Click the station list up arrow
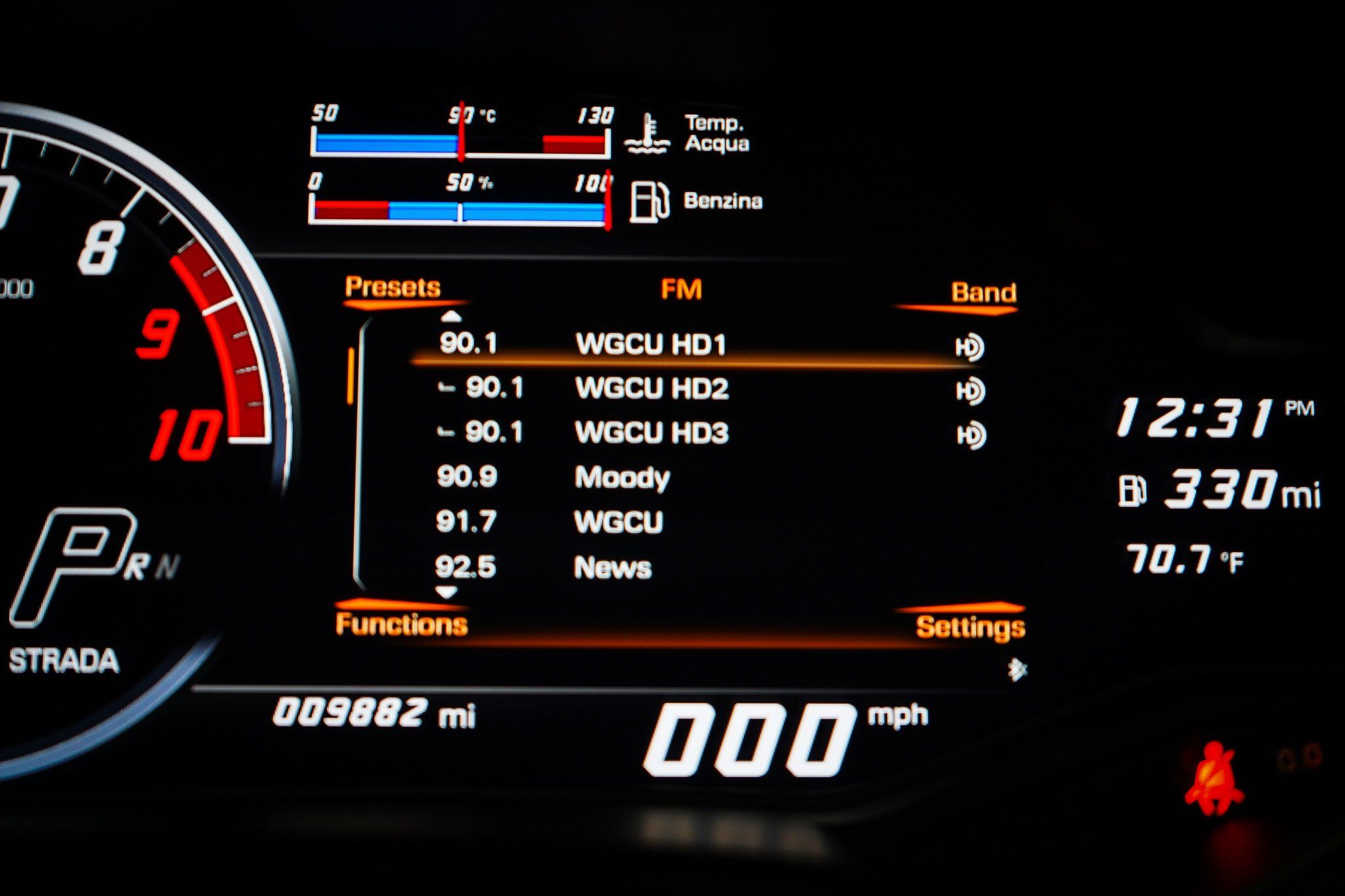Viewport: 1345px width, 896px height. [451, 318]
